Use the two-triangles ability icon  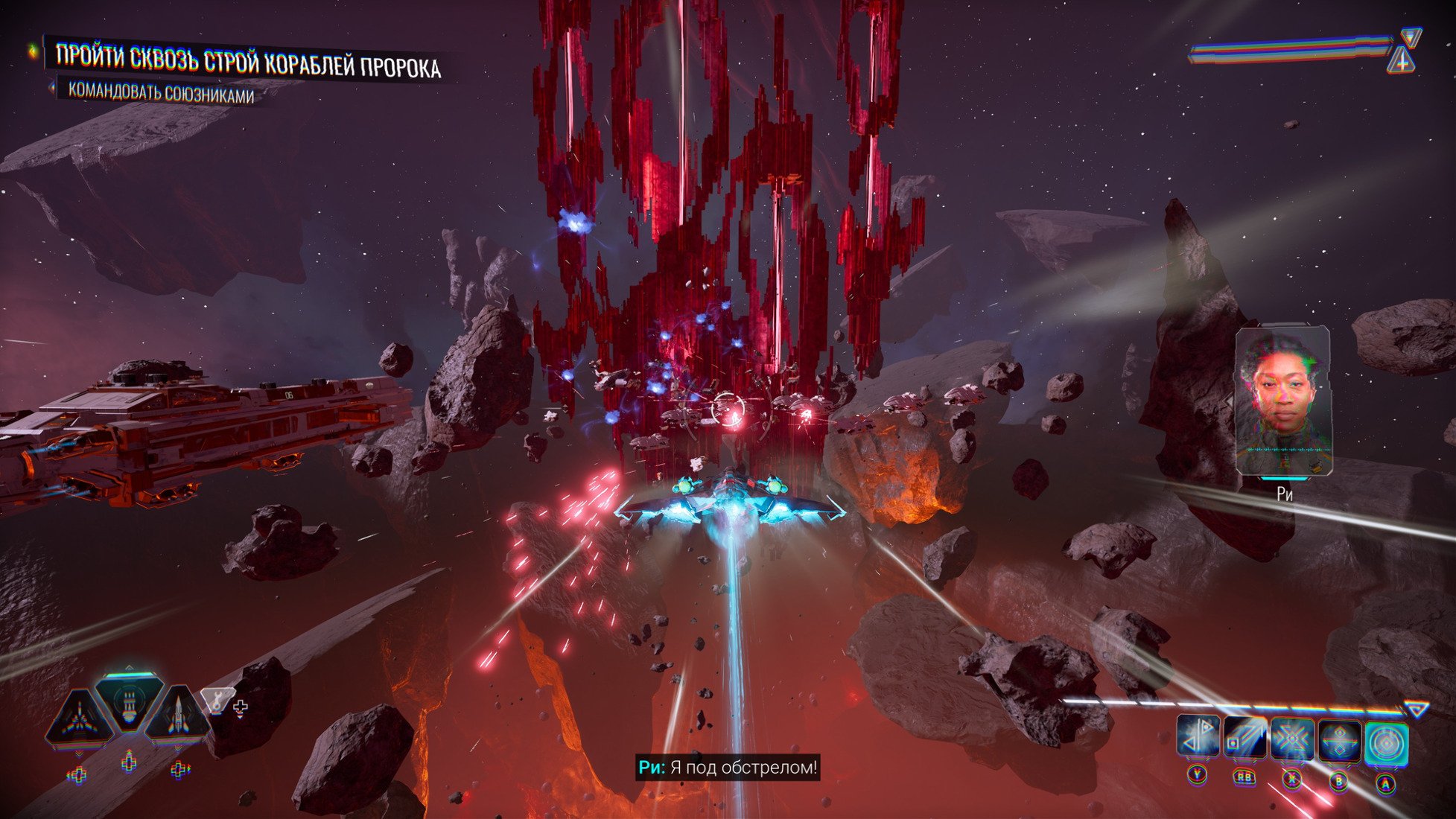point(1198,739)
